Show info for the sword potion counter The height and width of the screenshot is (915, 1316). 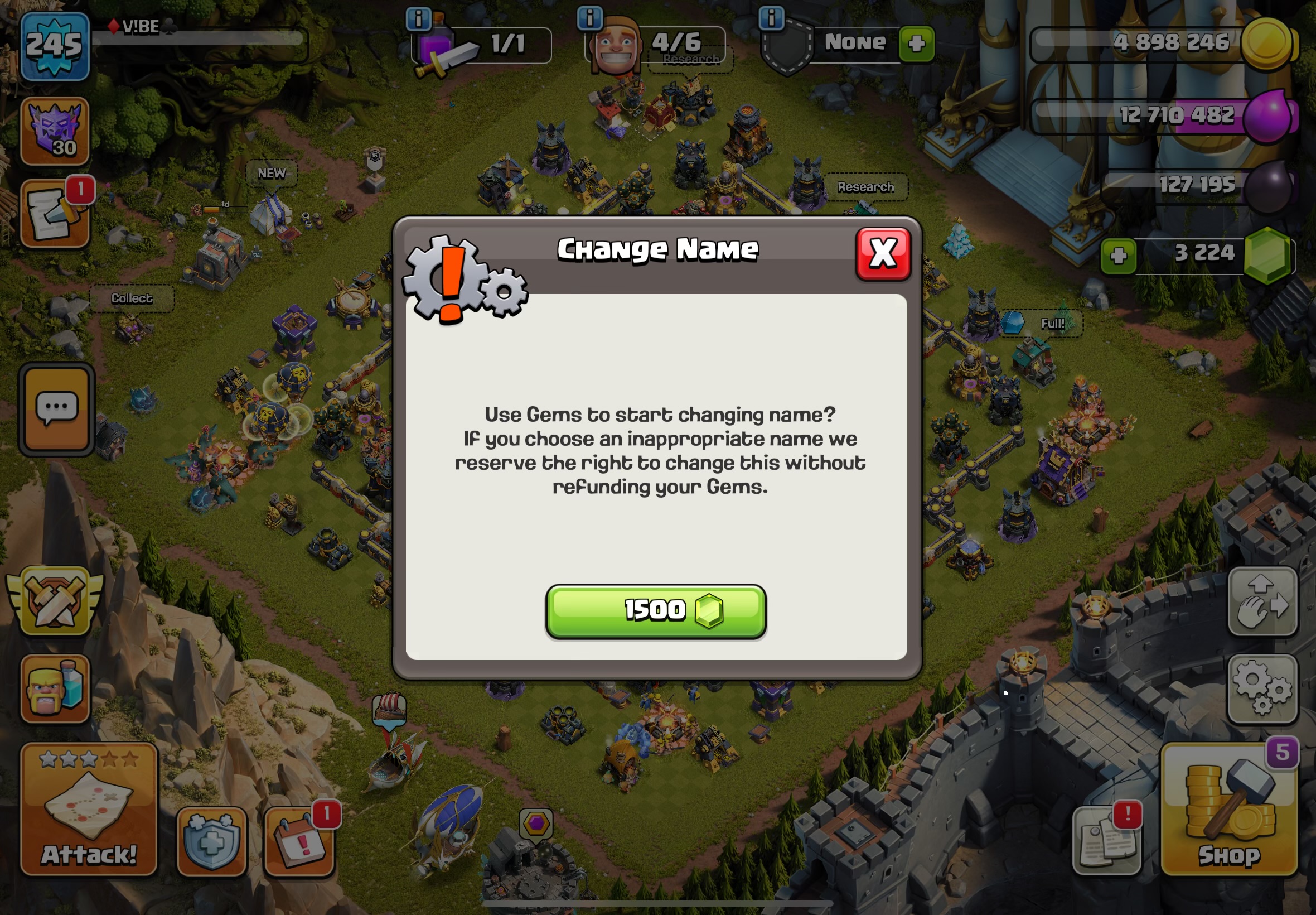pyautogui.click(x=418, y=20)
